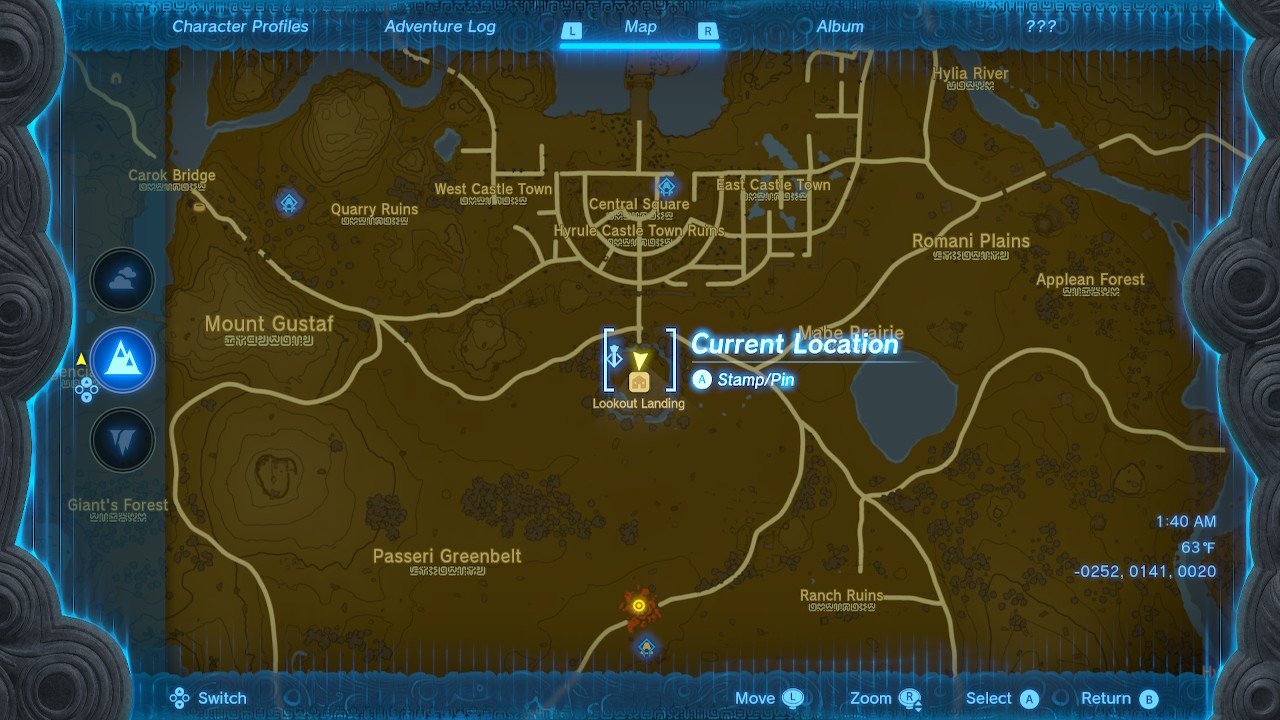Open the Character Profiles tab
Image resolution: width=1280 pixels, height=720 pixels.
tap(240, 27)
